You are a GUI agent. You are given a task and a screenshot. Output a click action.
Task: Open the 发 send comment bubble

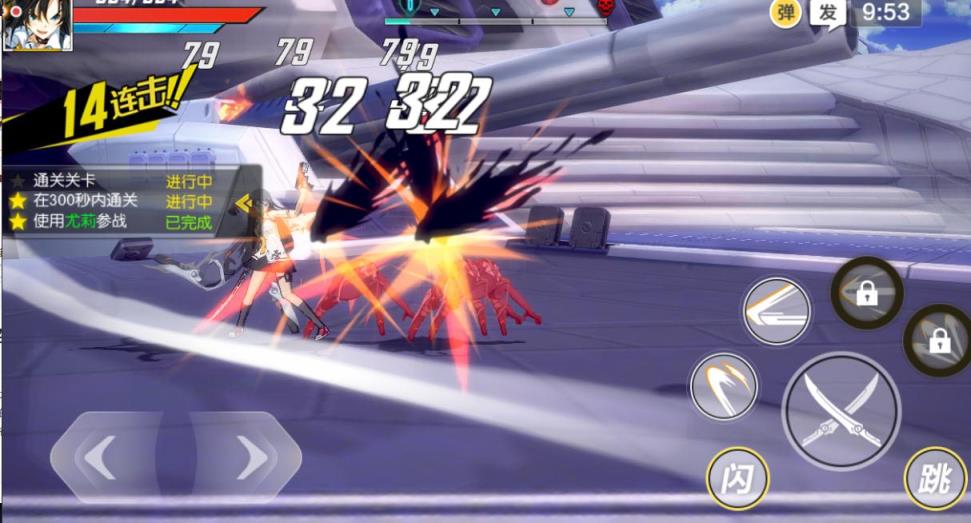(x=828, y=13)
